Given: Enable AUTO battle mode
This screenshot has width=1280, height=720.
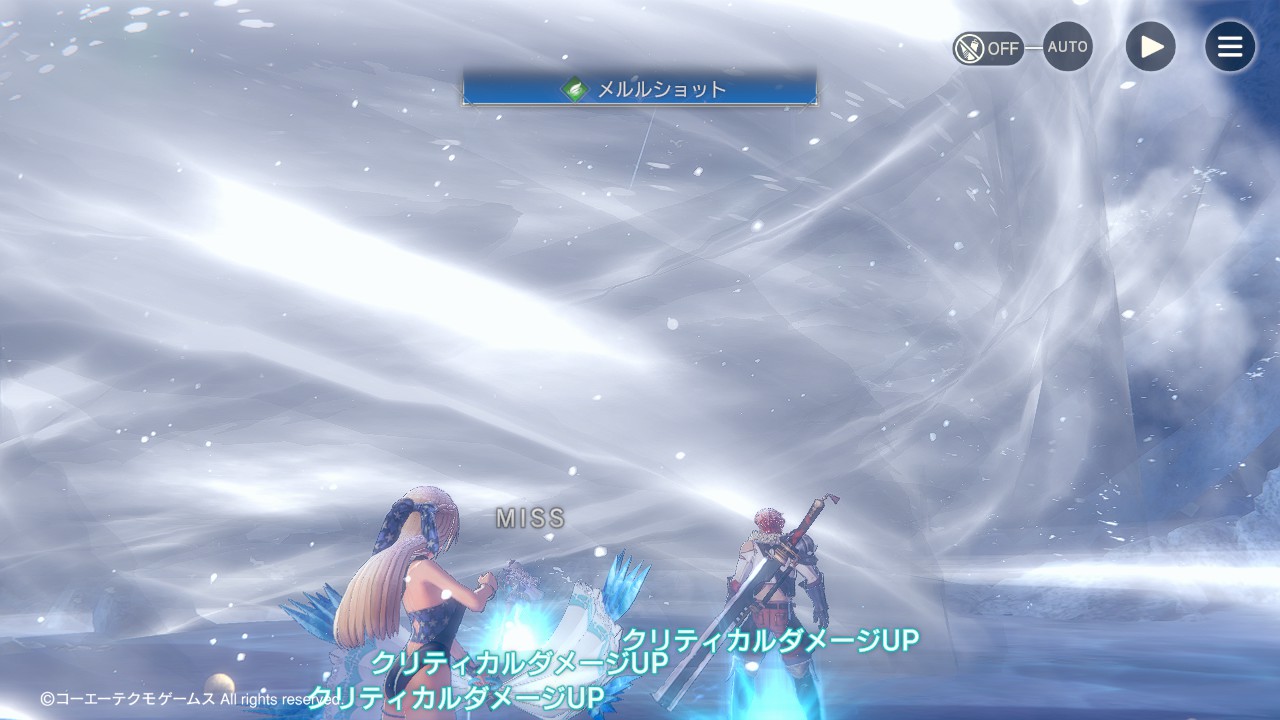Looking at the screenshot, I should [x=1067, y=47].
